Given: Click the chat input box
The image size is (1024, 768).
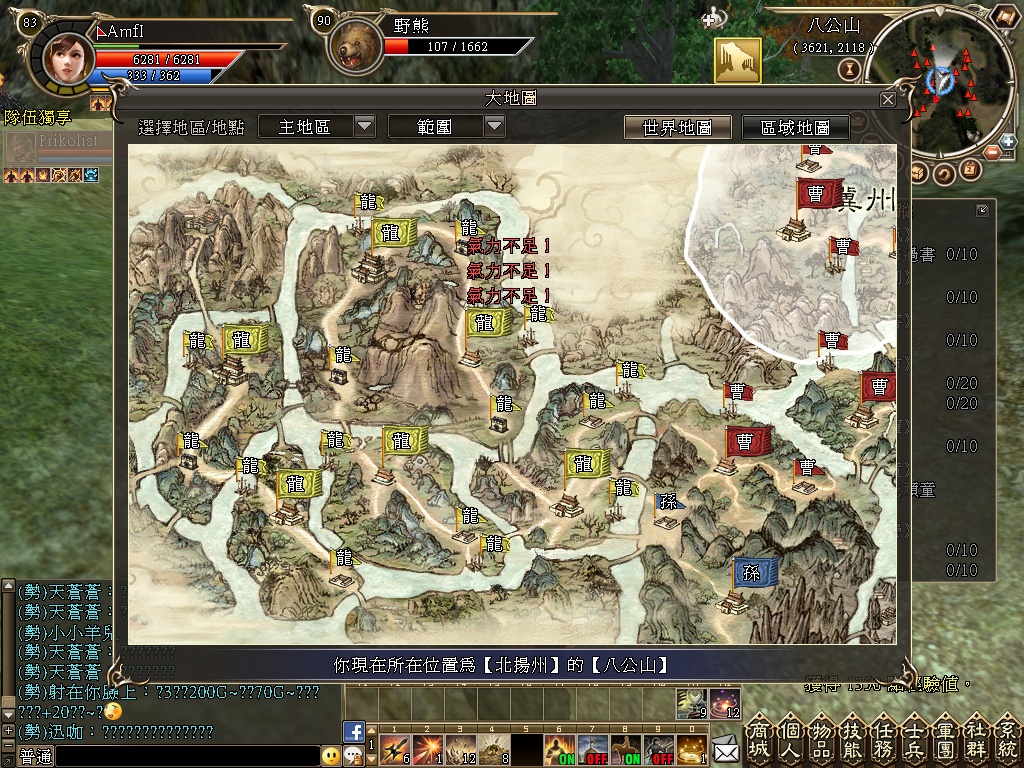Looking at the screenshot, I should coord(180,756).
